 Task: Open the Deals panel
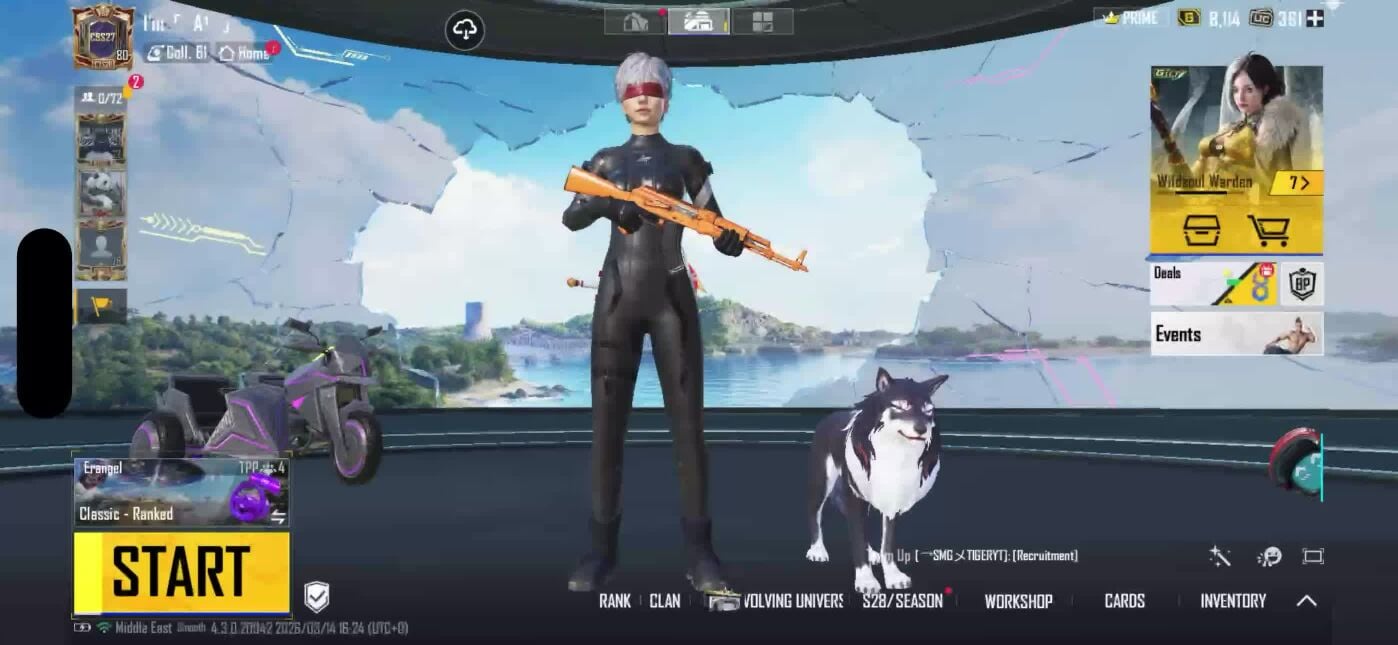coord(1212,284)
